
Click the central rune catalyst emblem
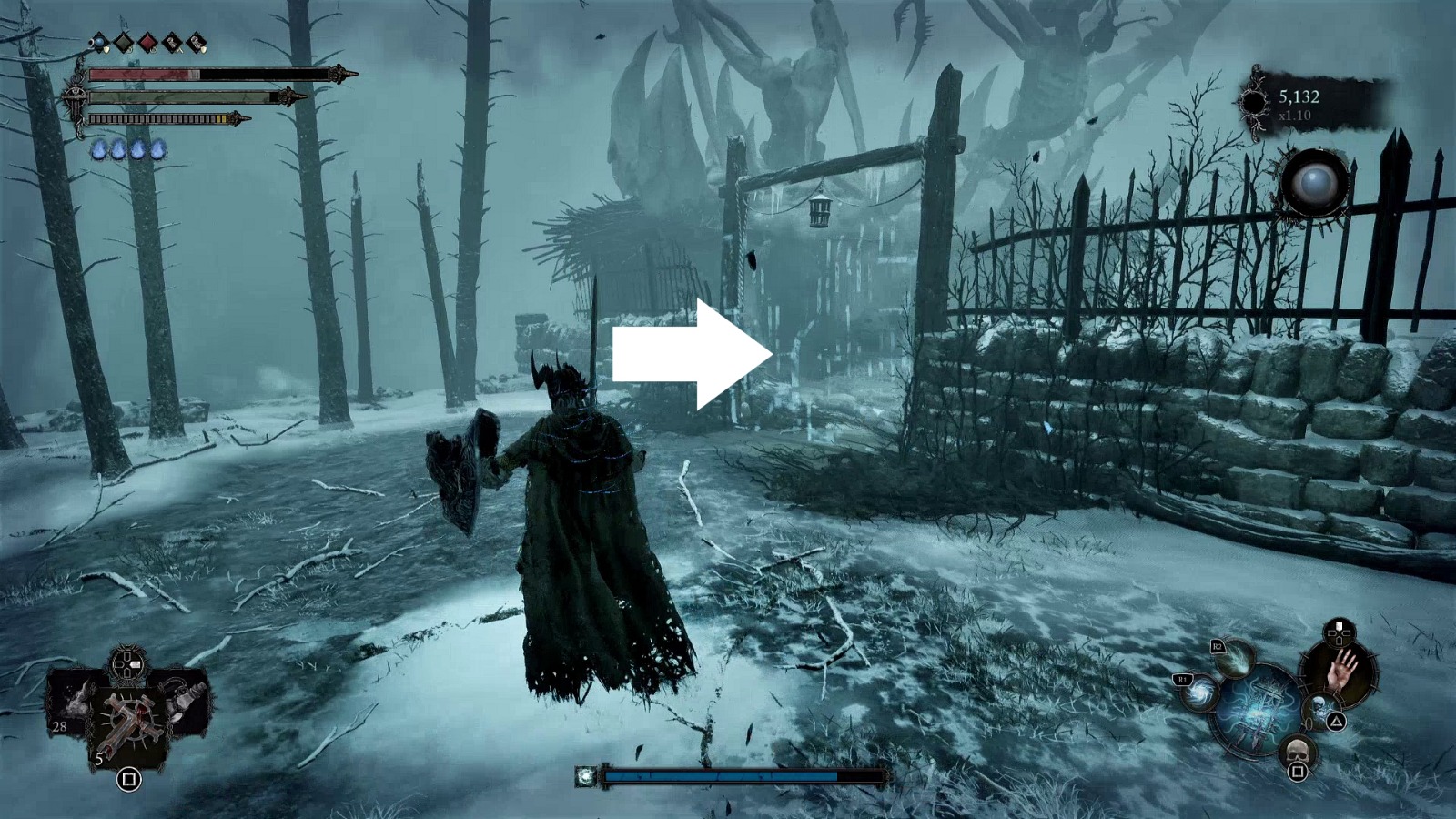coord(1259,712)
